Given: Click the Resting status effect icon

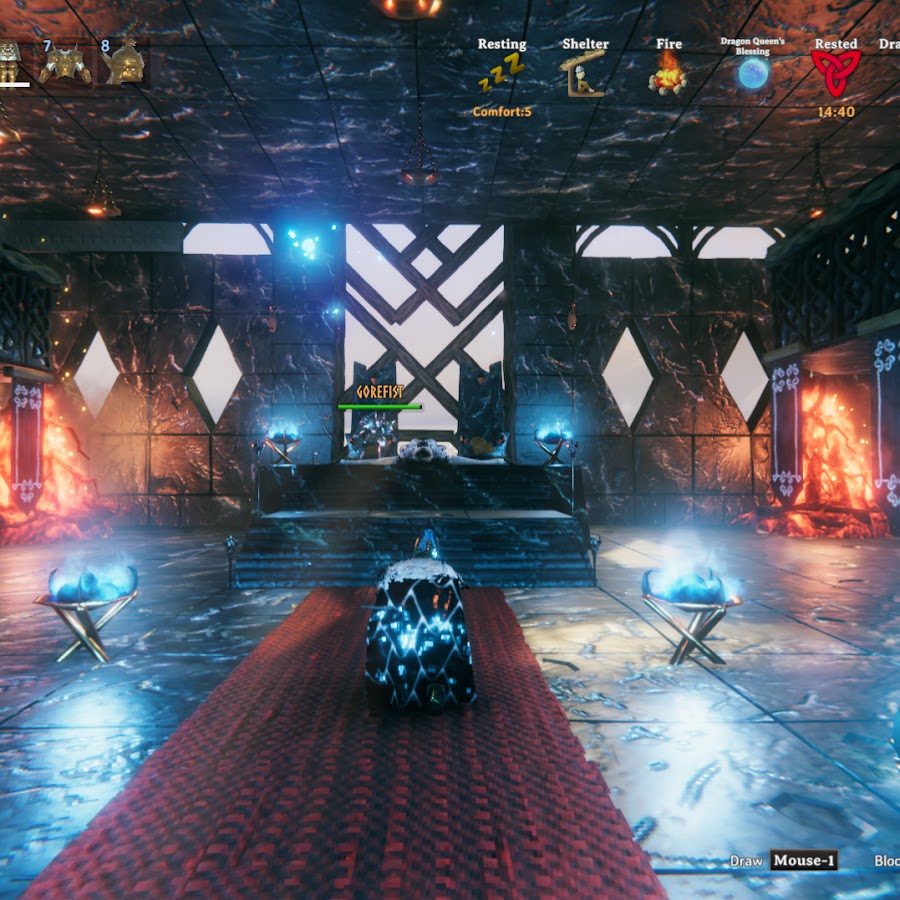Looking at the screenshot, I should pyautogui.click(x=500, y=73).
